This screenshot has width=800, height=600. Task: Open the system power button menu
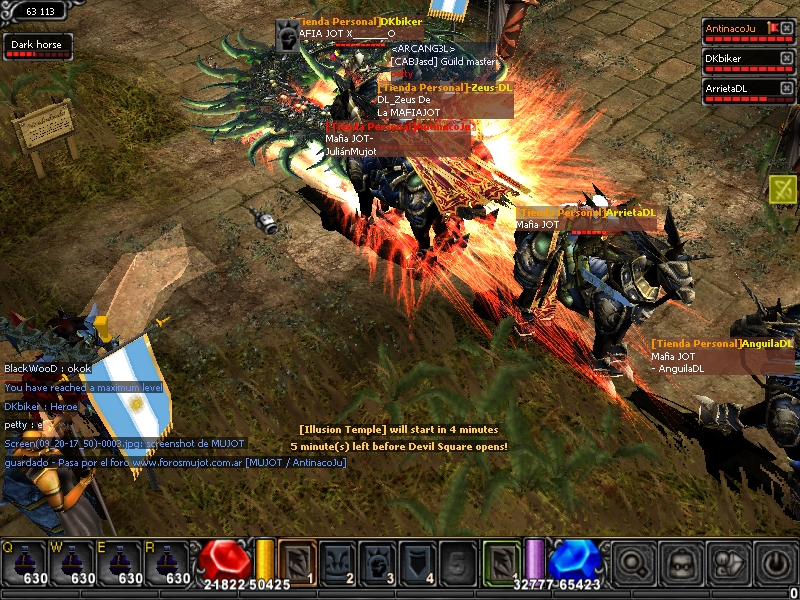tap(775, 562)
